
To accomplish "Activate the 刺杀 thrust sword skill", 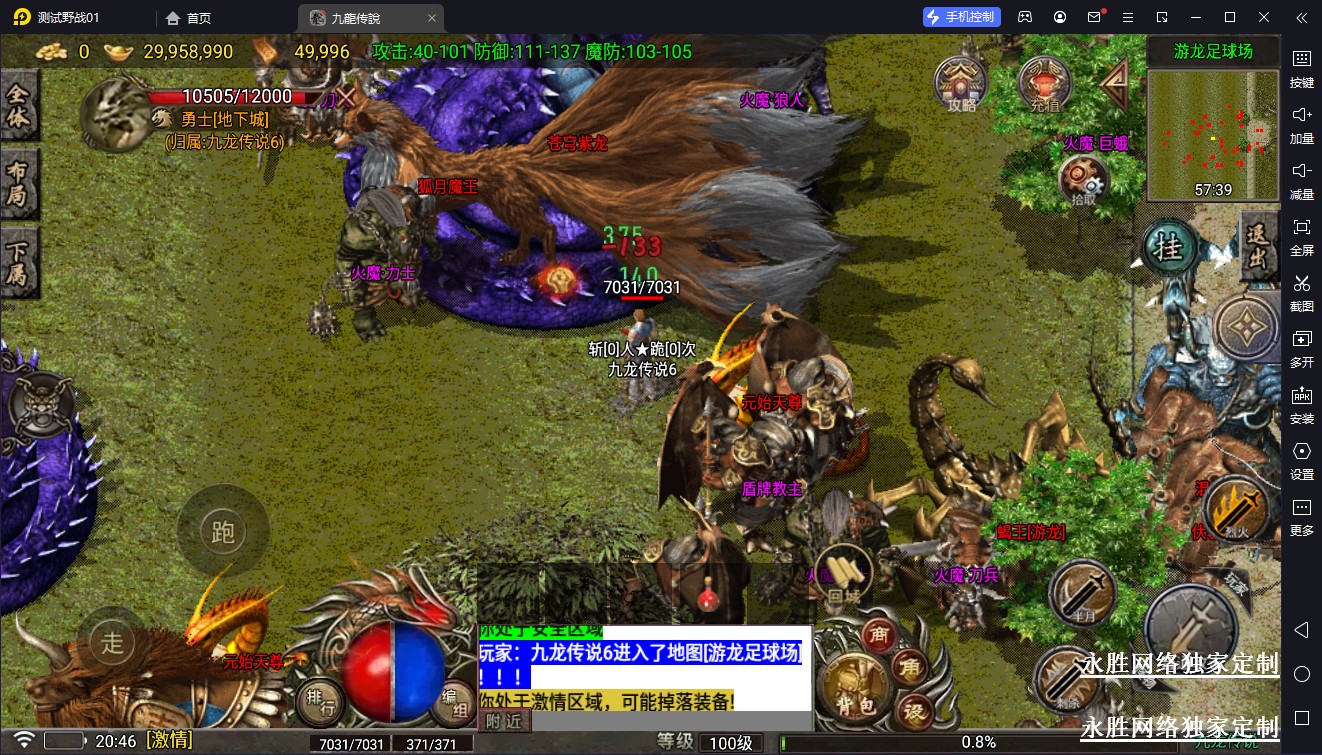I will click(1066, 680).
